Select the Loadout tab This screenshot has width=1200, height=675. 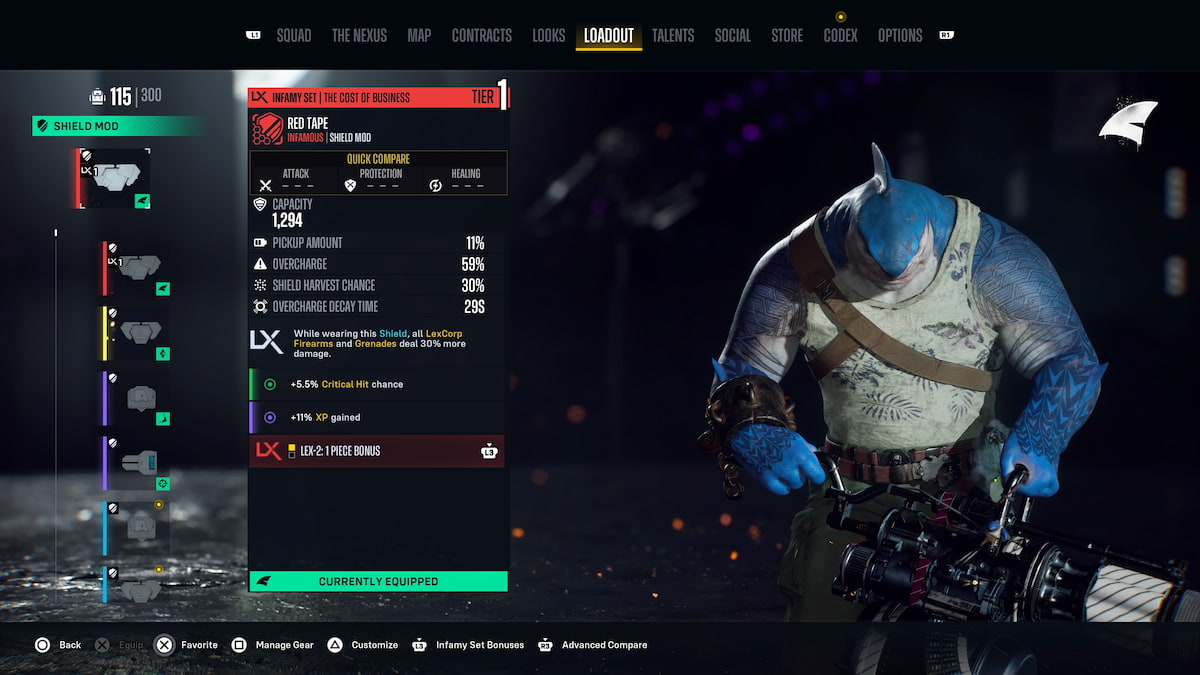click(x=609, y=36)
